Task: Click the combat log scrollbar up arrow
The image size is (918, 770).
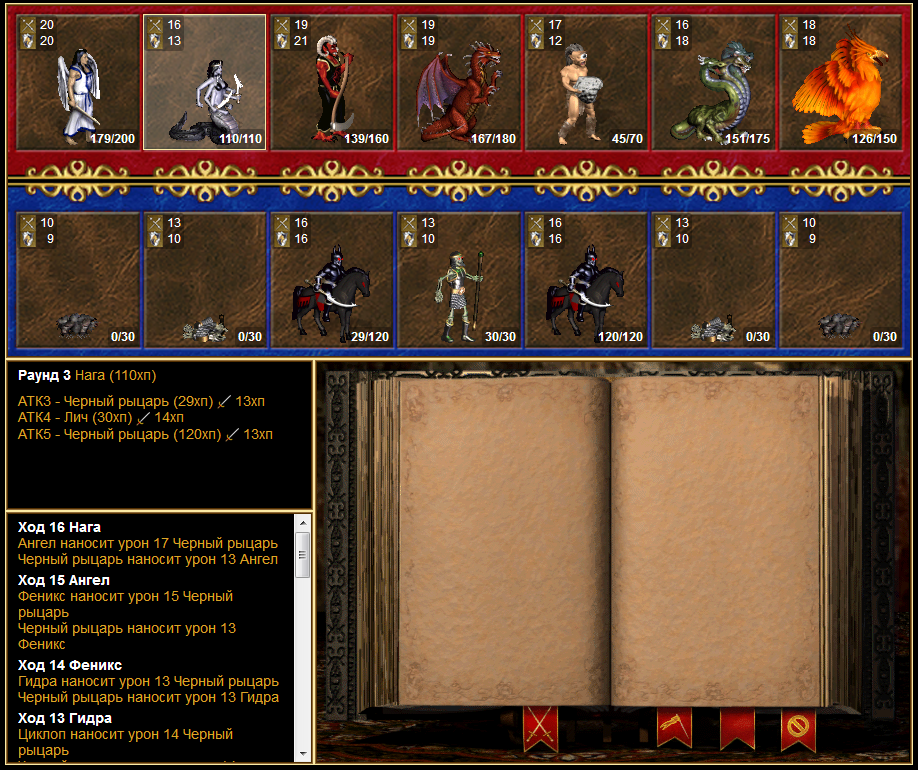Action: [x=302, y=524]
